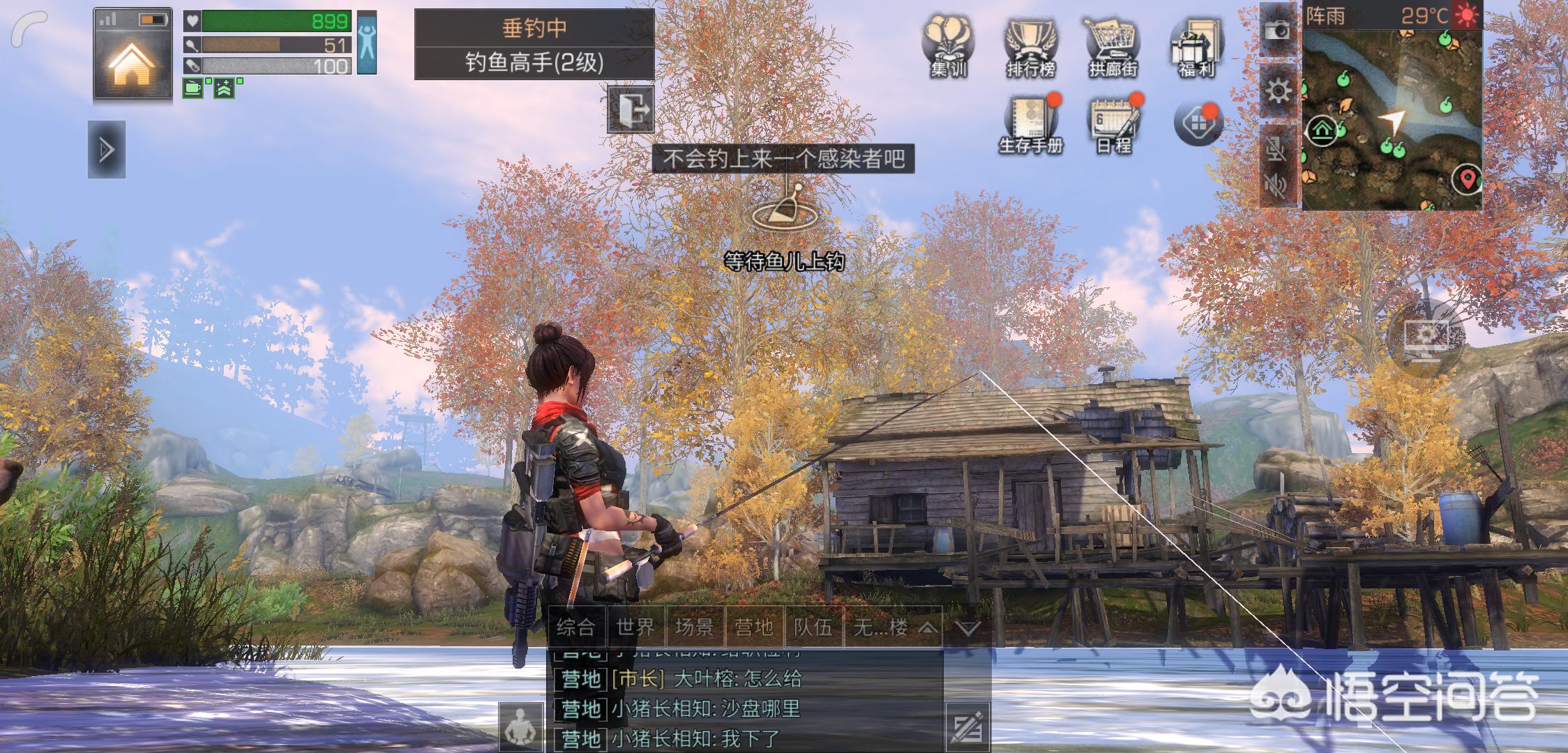Take a screenshot with the camera icon
Viewport: 1568px width, 753px height.
(1278, 29)
